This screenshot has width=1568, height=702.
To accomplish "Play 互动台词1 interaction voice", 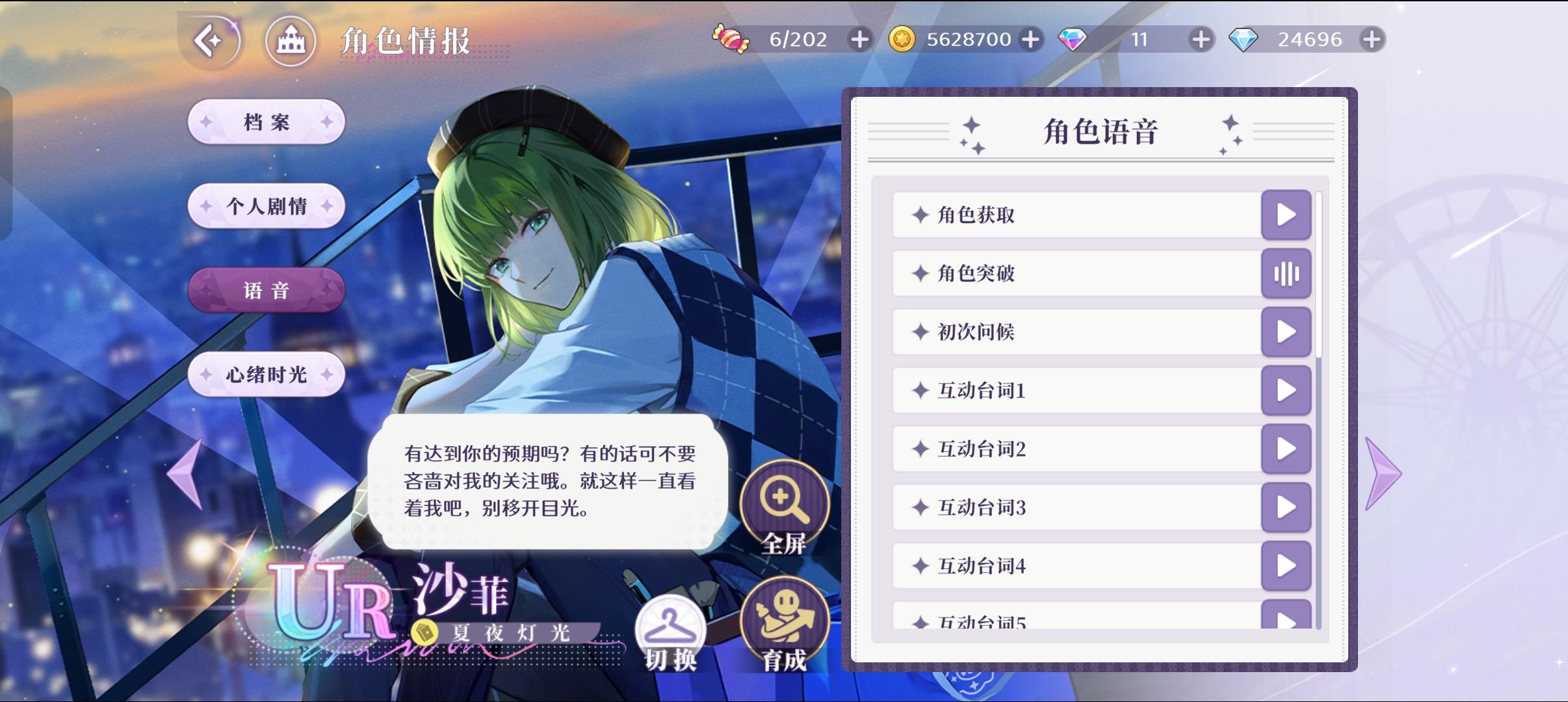I will coord(1286,391).
